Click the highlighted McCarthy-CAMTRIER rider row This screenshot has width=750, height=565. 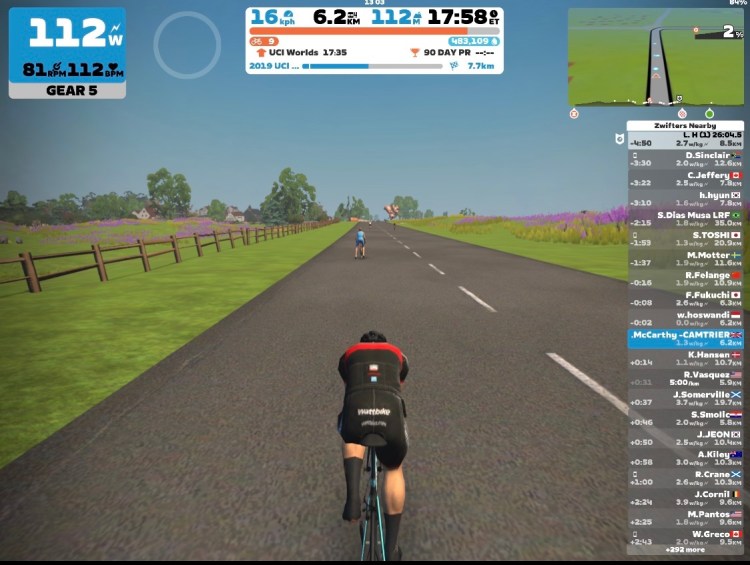(x=685, y=339)
